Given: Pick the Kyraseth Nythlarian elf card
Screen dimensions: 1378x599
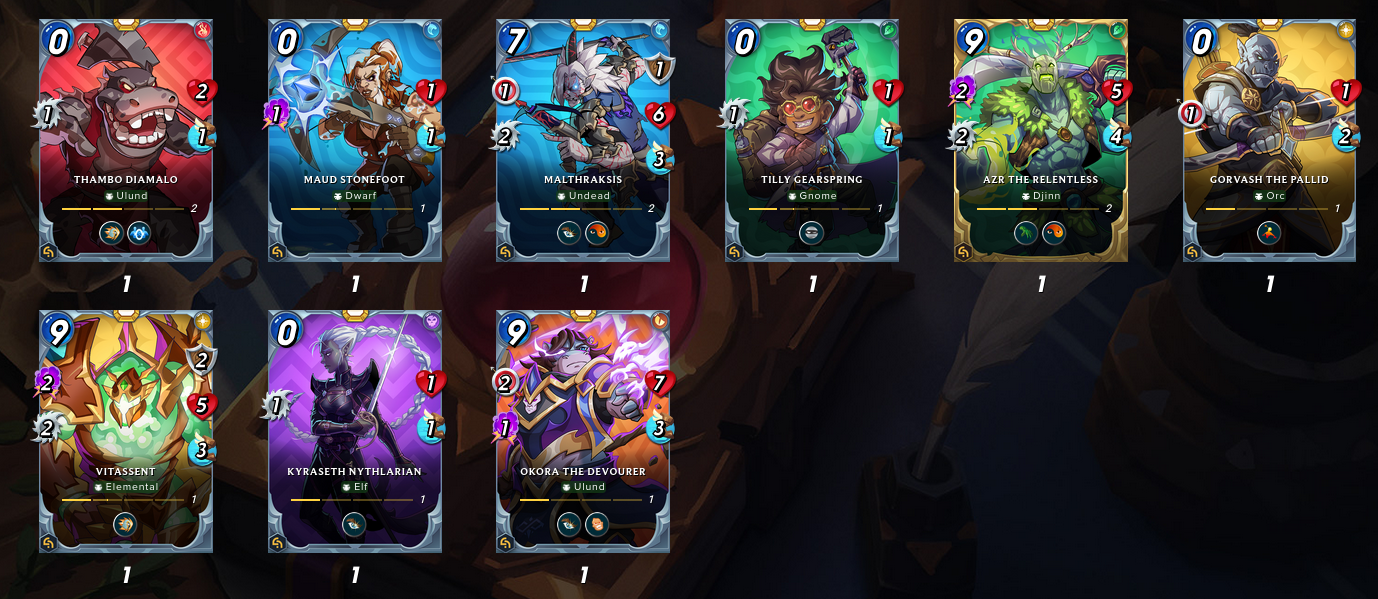Looking at the screenshot, I should [x=355, y=431].
